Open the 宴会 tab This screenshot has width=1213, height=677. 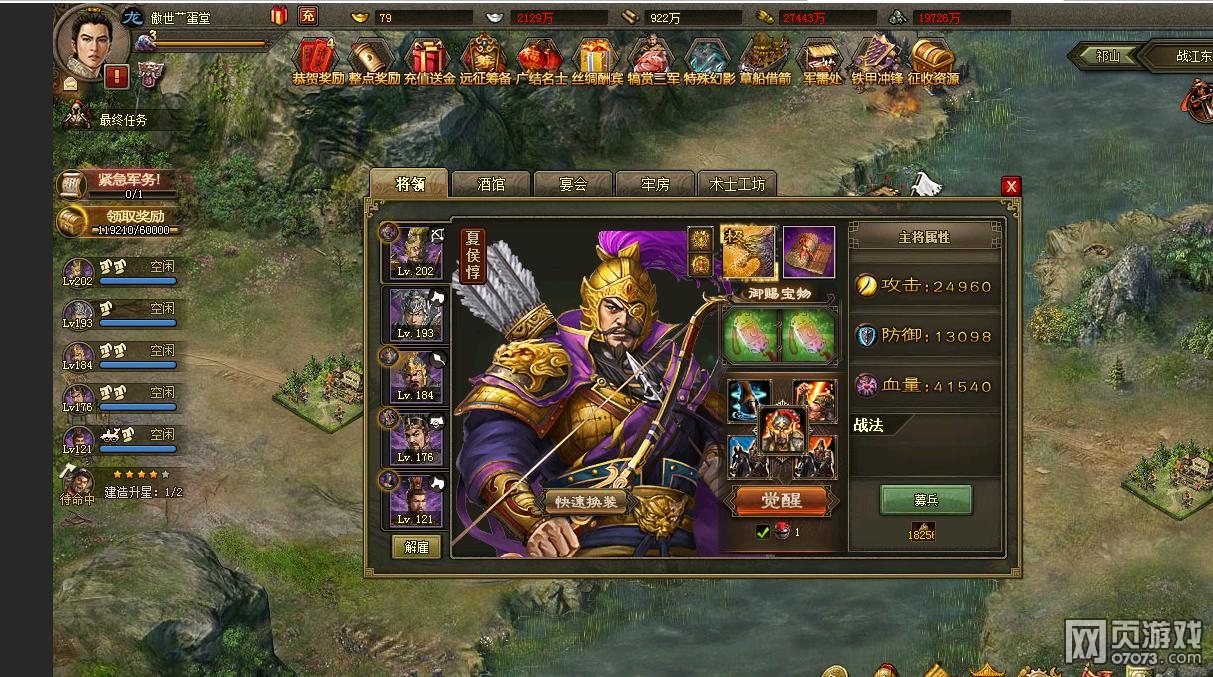[572, 184]
